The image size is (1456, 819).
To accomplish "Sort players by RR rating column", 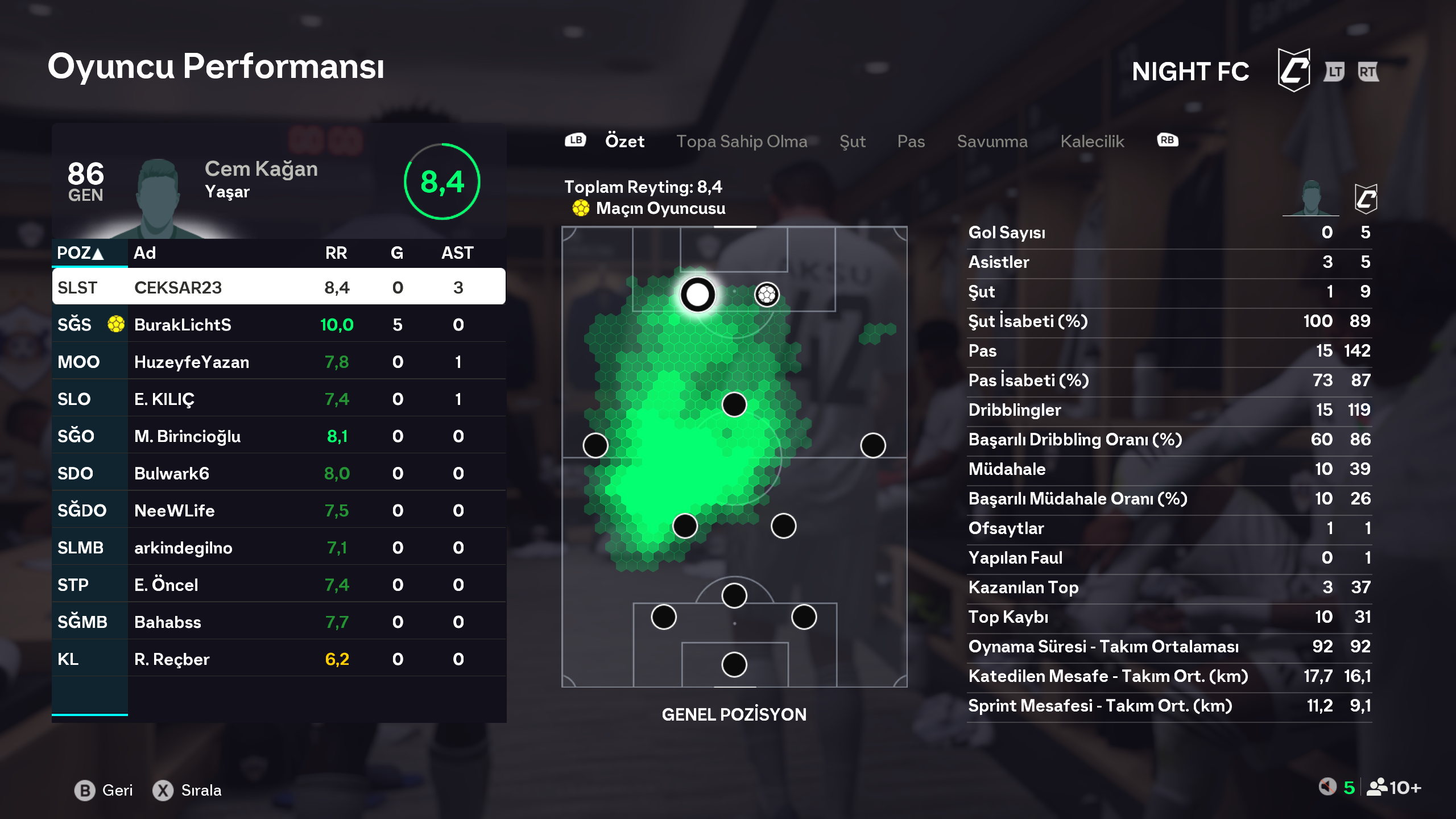I will pos(336,253).
